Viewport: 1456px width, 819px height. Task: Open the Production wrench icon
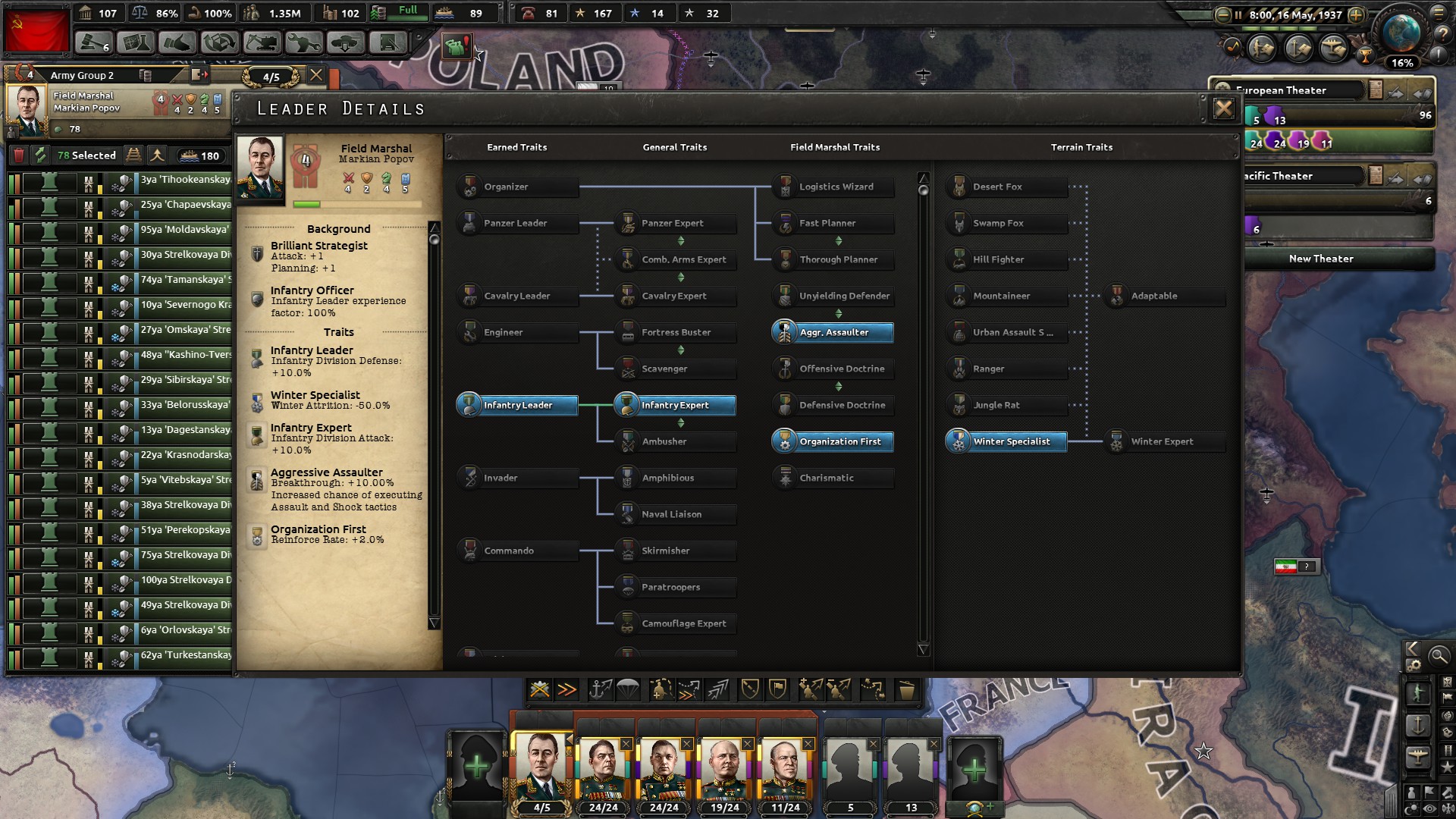303,43
